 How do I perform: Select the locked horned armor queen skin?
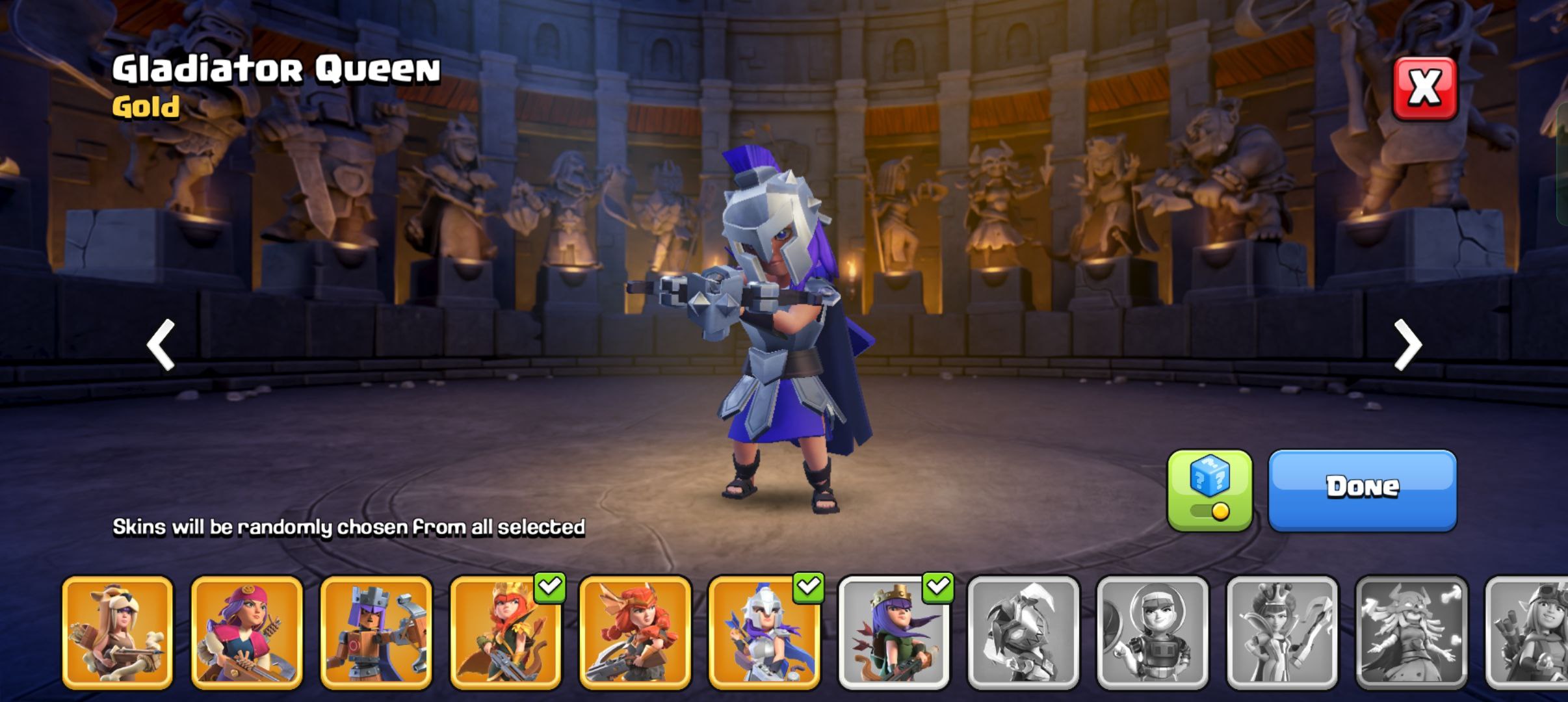pyautogui.click(x=1023, y=632)
